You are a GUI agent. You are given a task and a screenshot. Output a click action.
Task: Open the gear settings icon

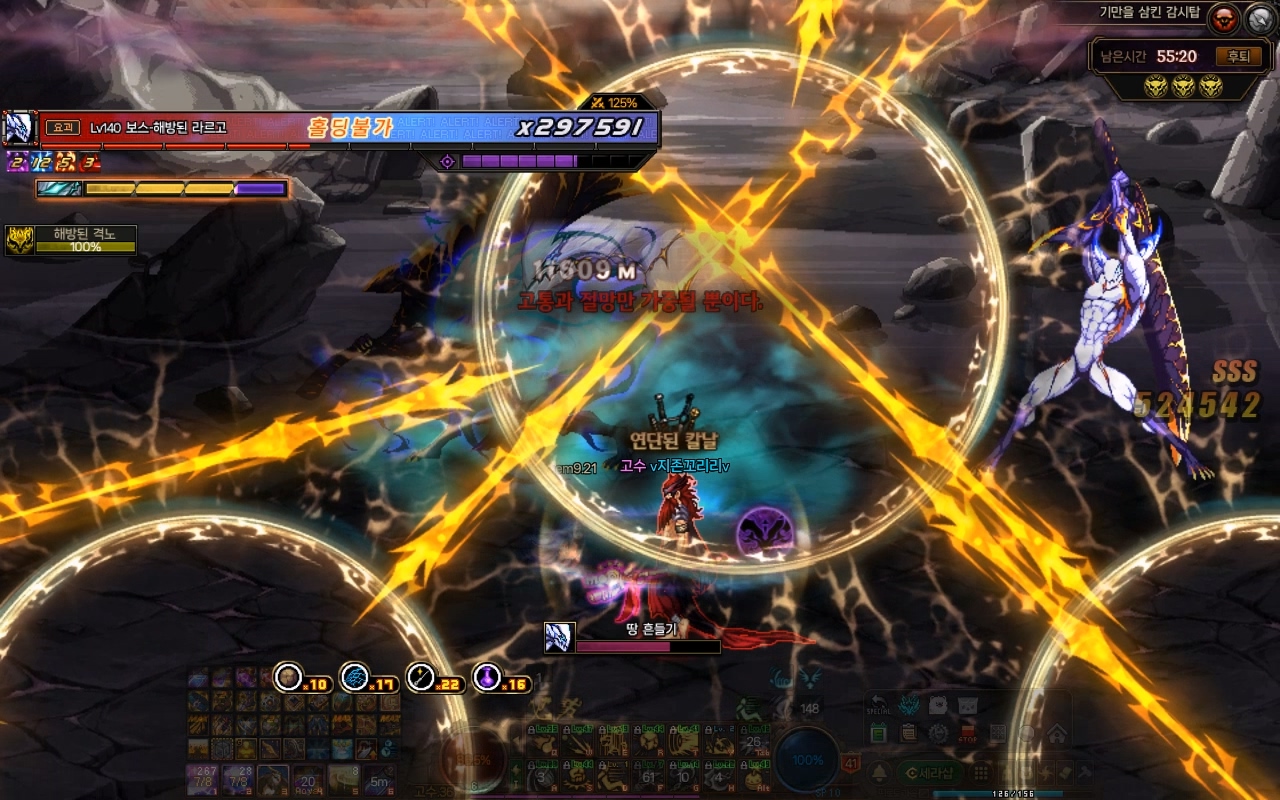point(938,733)
